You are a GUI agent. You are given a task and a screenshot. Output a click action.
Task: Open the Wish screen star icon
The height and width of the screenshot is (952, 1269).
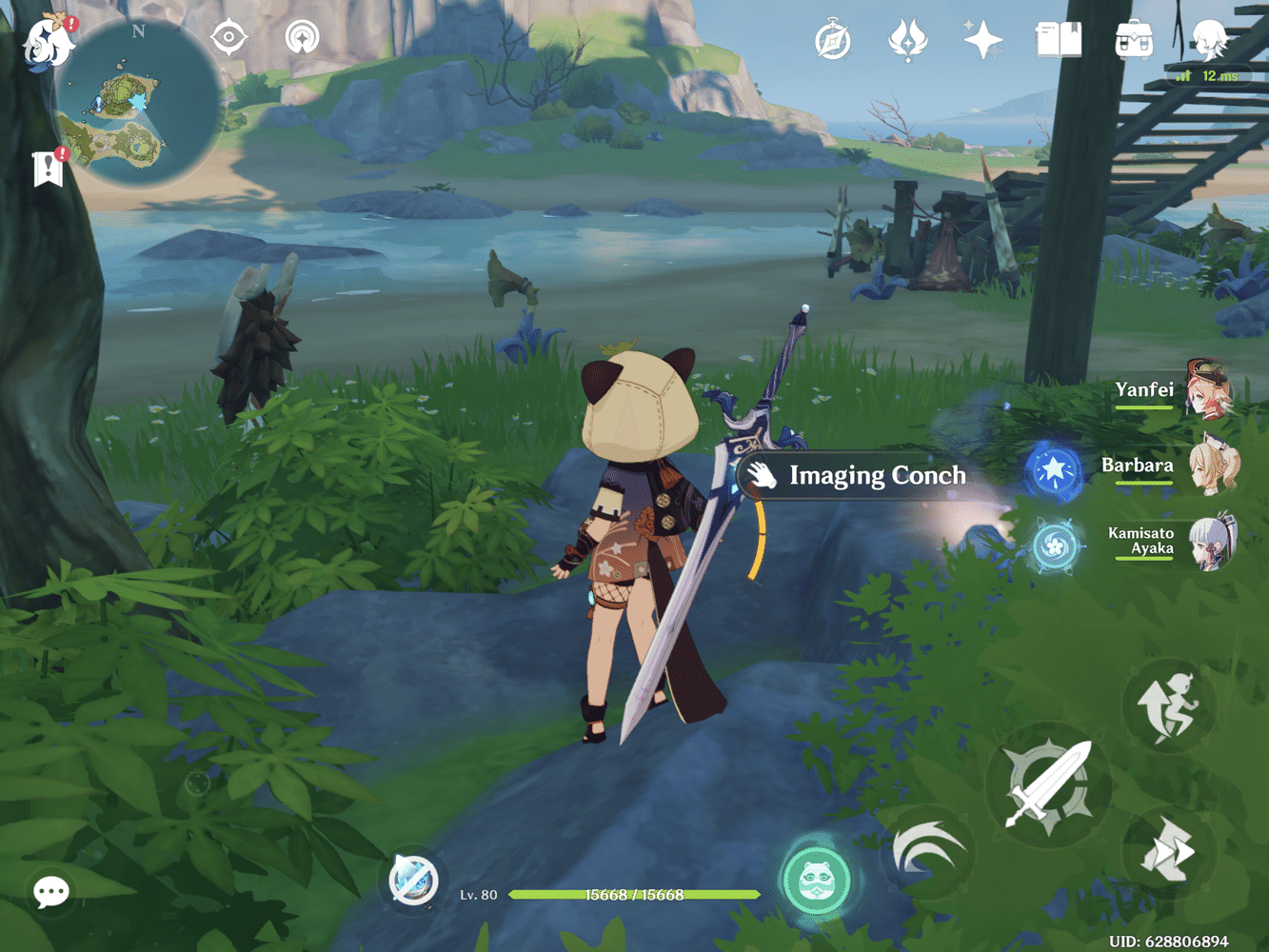tap(983, 40)
